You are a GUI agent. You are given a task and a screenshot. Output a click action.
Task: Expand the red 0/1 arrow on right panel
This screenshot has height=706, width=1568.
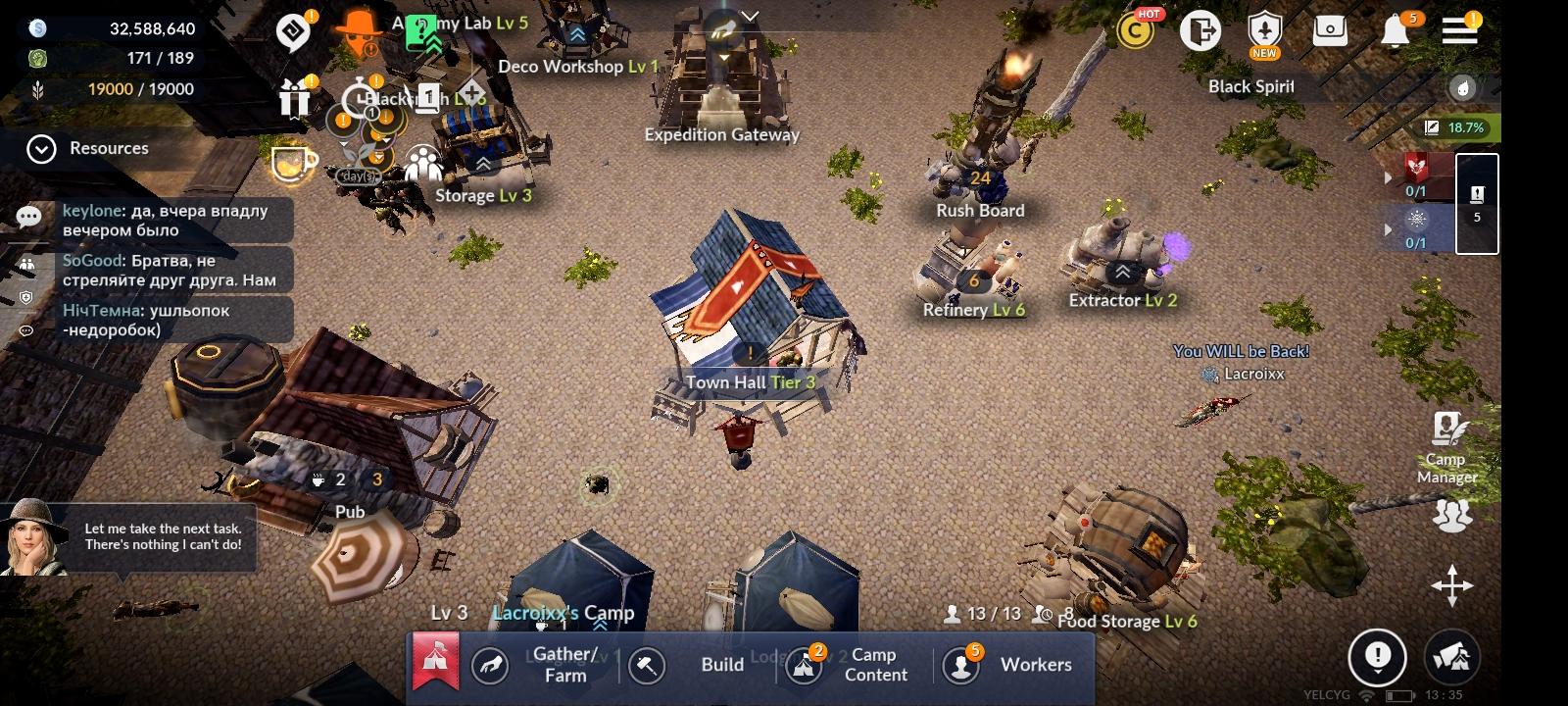coord(1388,177)
